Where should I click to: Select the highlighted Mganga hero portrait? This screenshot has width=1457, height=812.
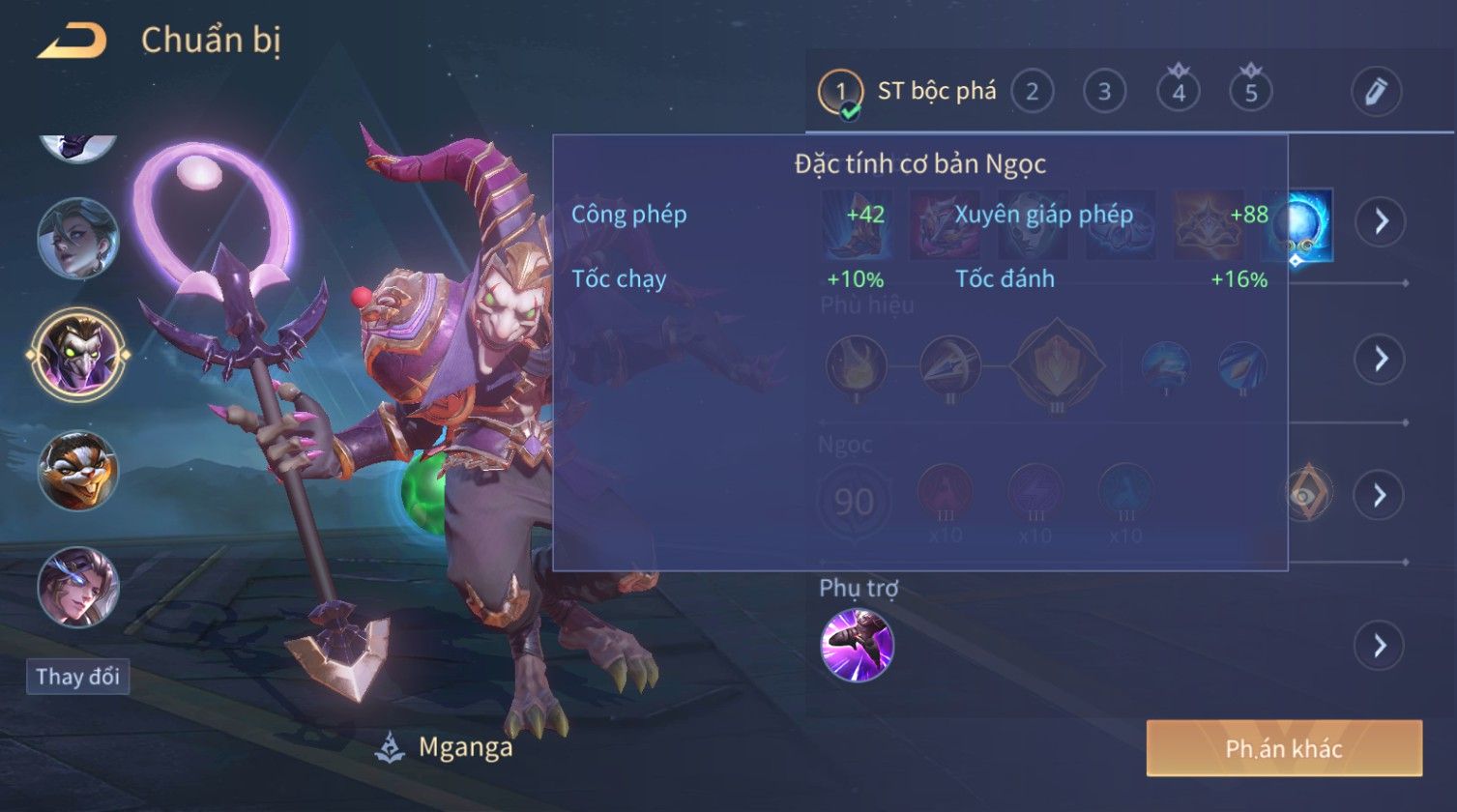coord(77,353)
